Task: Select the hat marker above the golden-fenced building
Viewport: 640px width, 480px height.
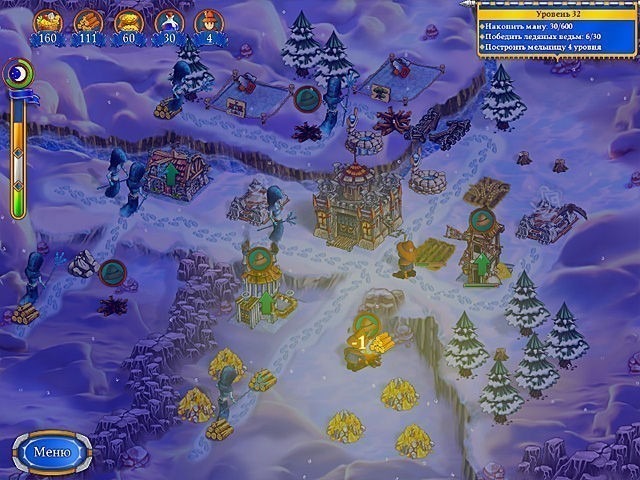Action: (260, 257)
